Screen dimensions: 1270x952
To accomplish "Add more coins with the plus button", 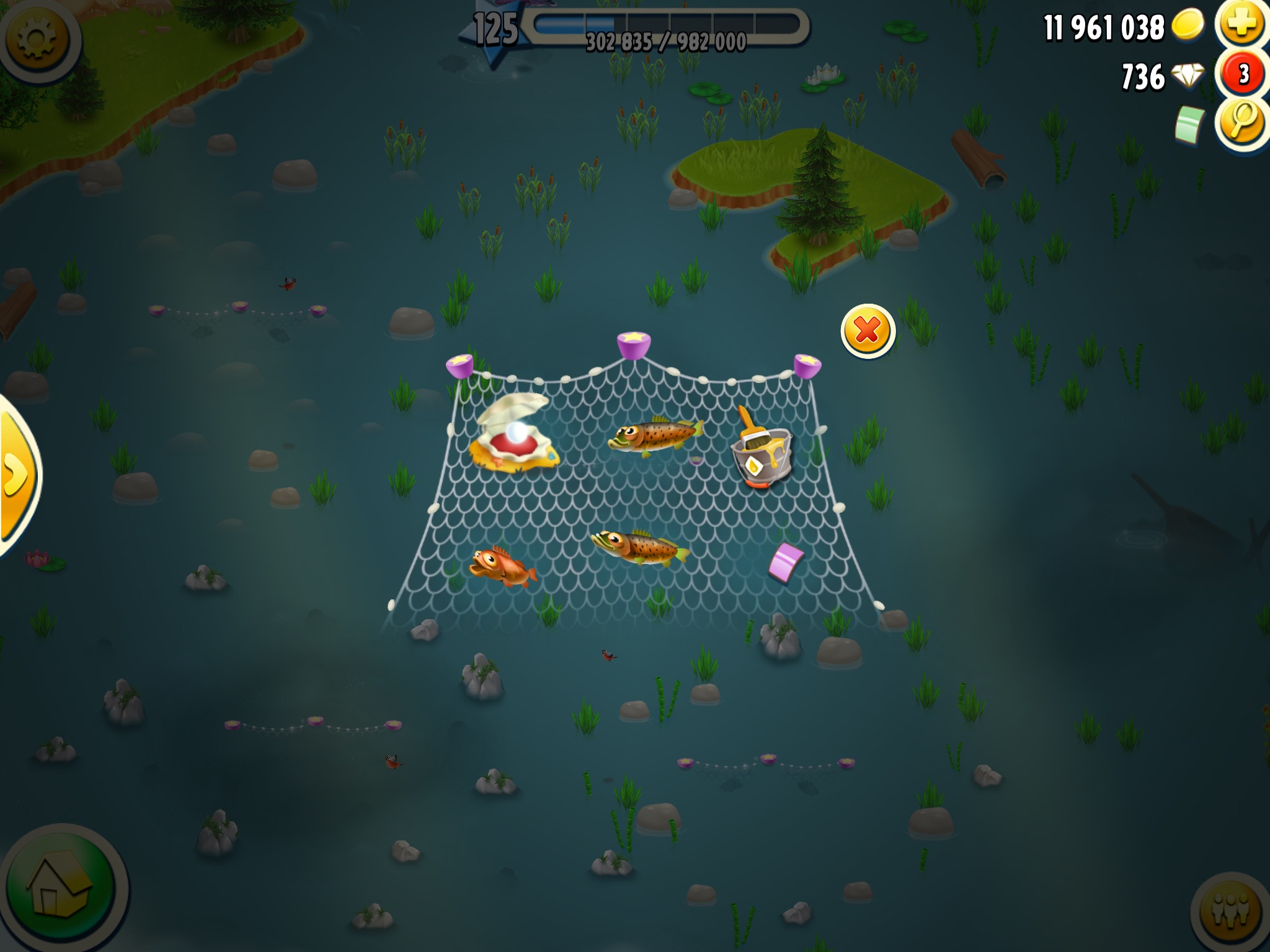I will pos(1240,25).
